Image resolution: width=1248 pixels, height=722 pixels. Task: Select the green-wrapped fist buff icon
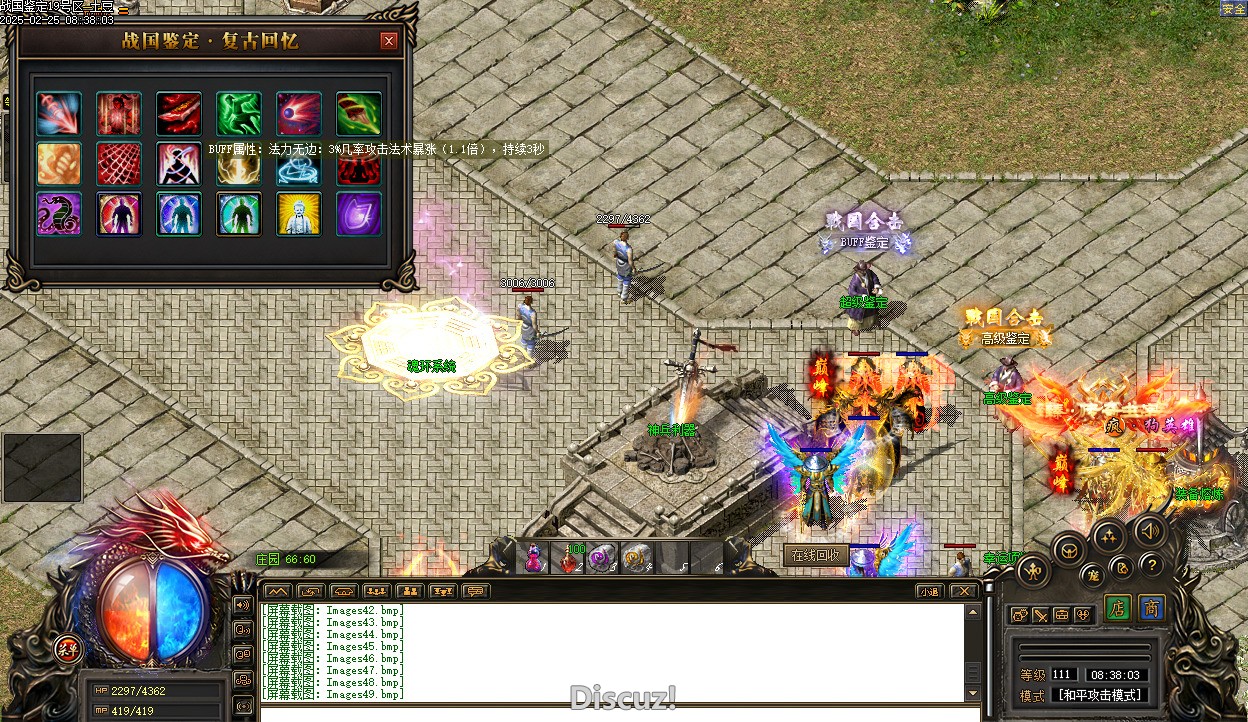tap(359, 114)
